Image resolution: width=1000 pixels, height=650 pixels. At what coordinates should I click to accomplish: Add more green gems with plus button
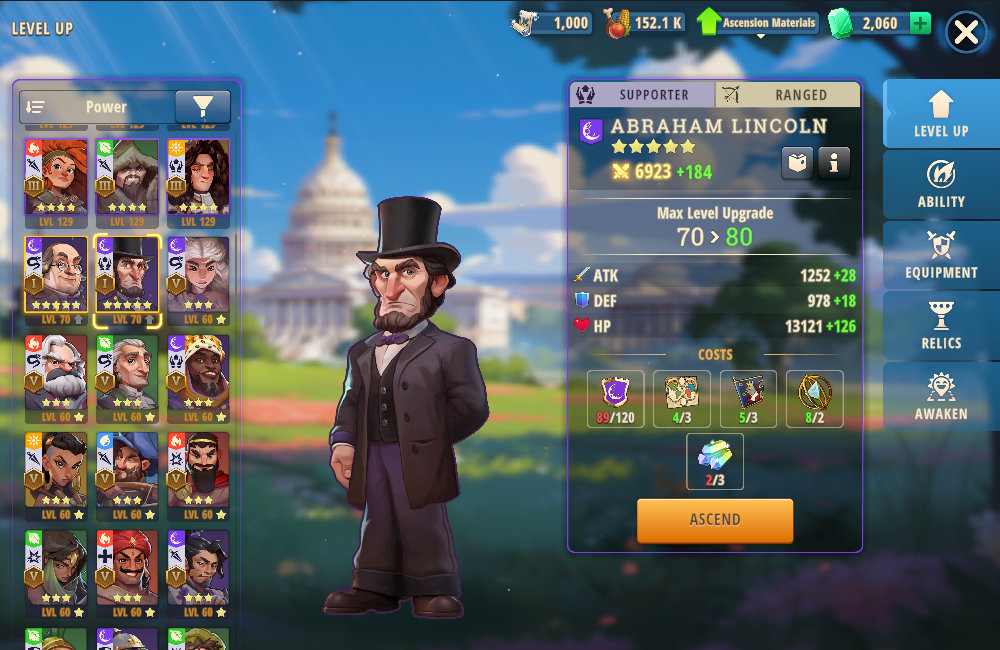[920, 23]
